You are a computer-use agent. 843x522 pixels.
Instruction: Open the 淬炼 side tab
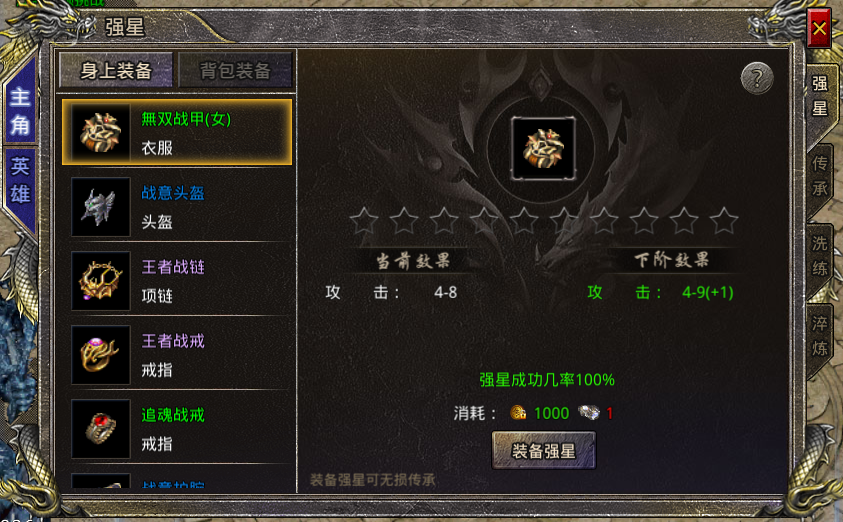tap(820, 334)
